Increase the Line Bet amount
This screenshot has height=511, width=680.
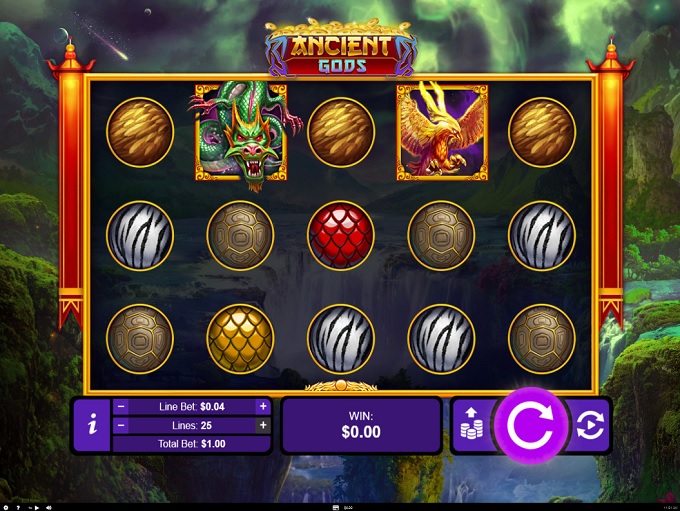point(263,407)
